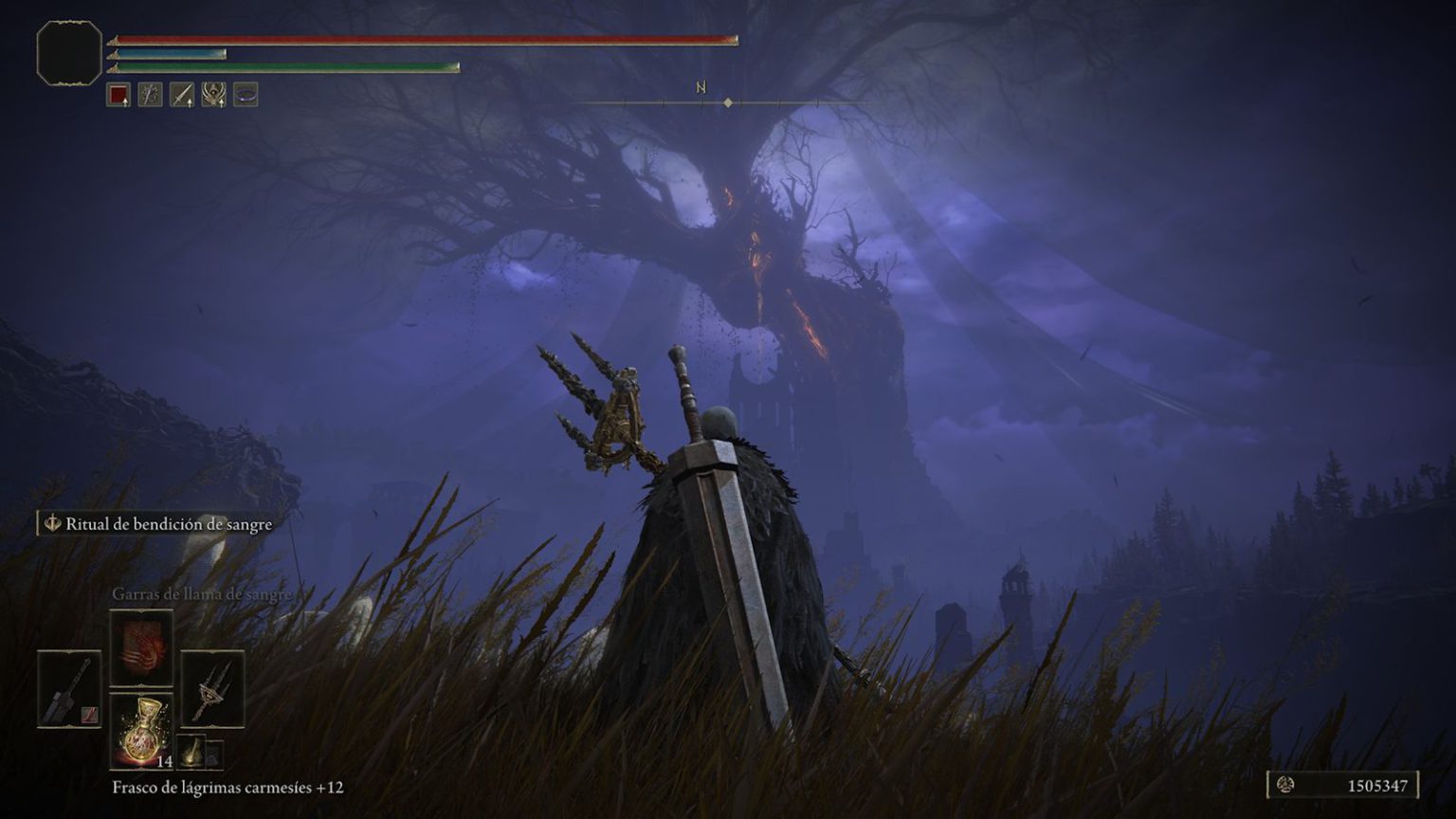Image resolution: width=1456 pixels, height=819 pixels.
Task: Click the purple ring status effect icon
Action: pos(244,94)
